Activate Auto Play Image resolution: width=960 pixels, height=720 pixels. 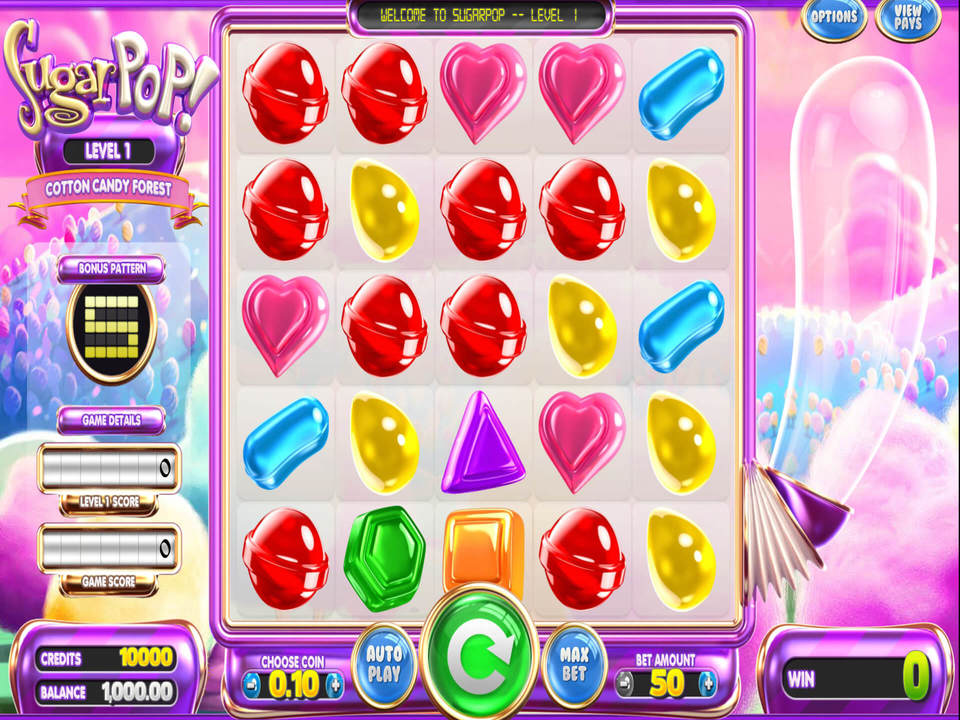(x=384, y=661)
